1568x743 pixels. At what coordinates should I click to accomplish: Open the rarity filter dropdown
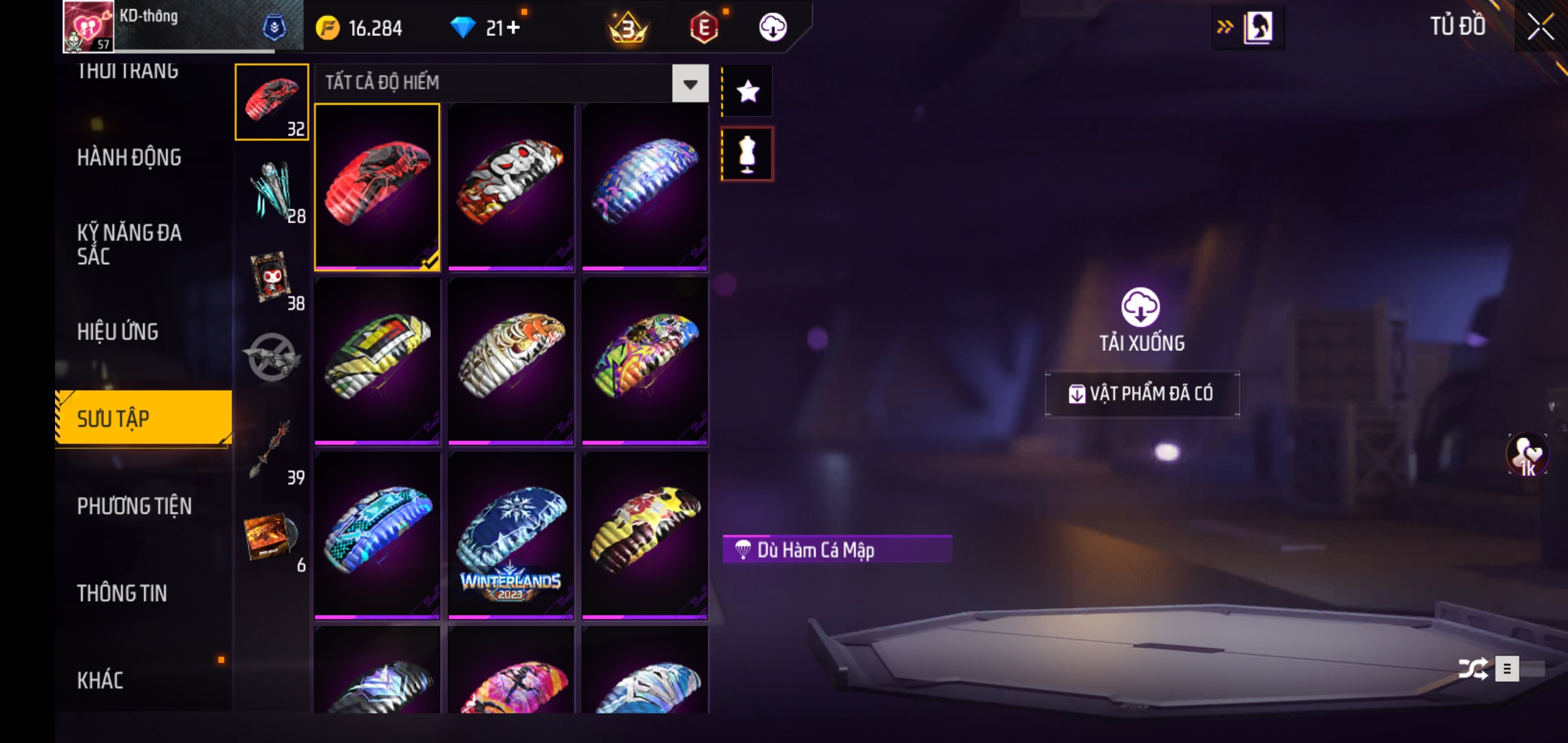(x=690, y=84)
